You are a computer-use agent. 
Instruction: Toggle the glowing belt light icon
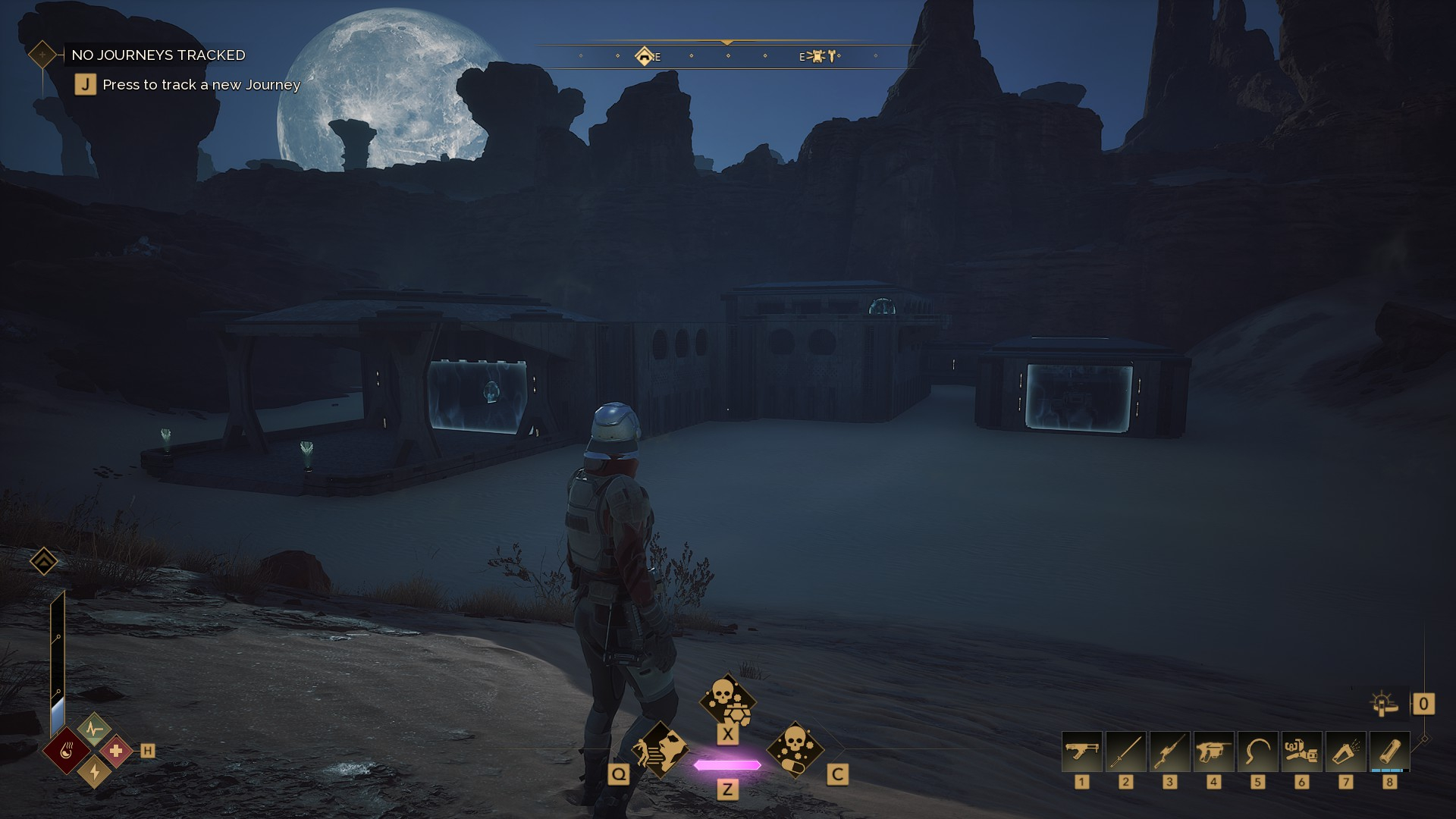click(x=1384, y=704)
